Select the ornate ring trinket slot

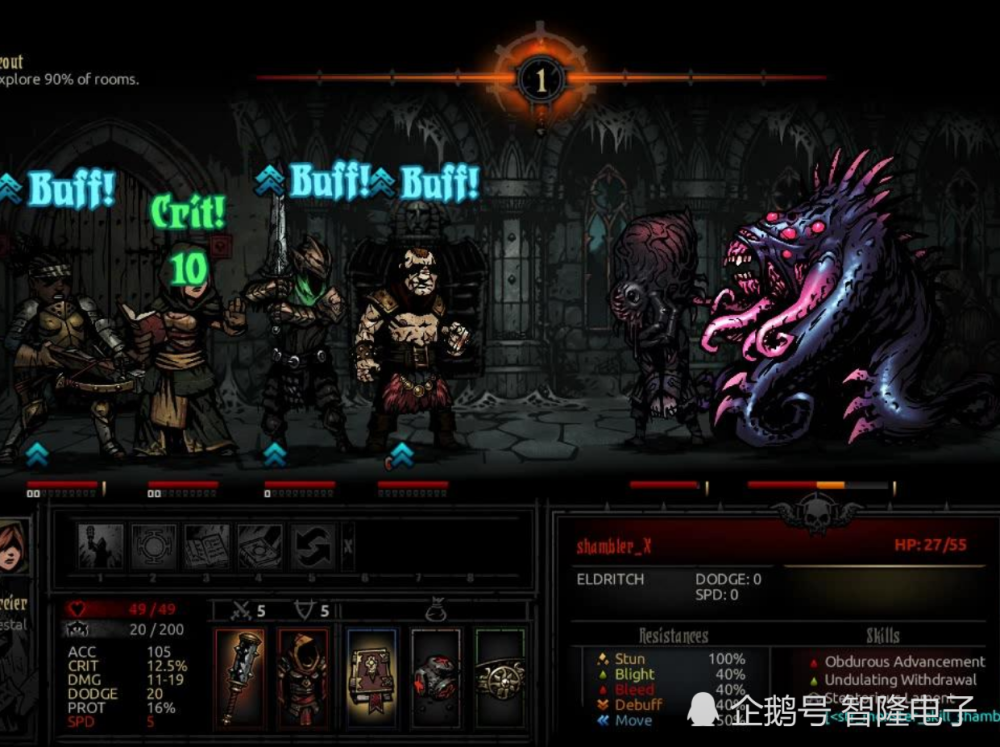click(x=499, y=677)
